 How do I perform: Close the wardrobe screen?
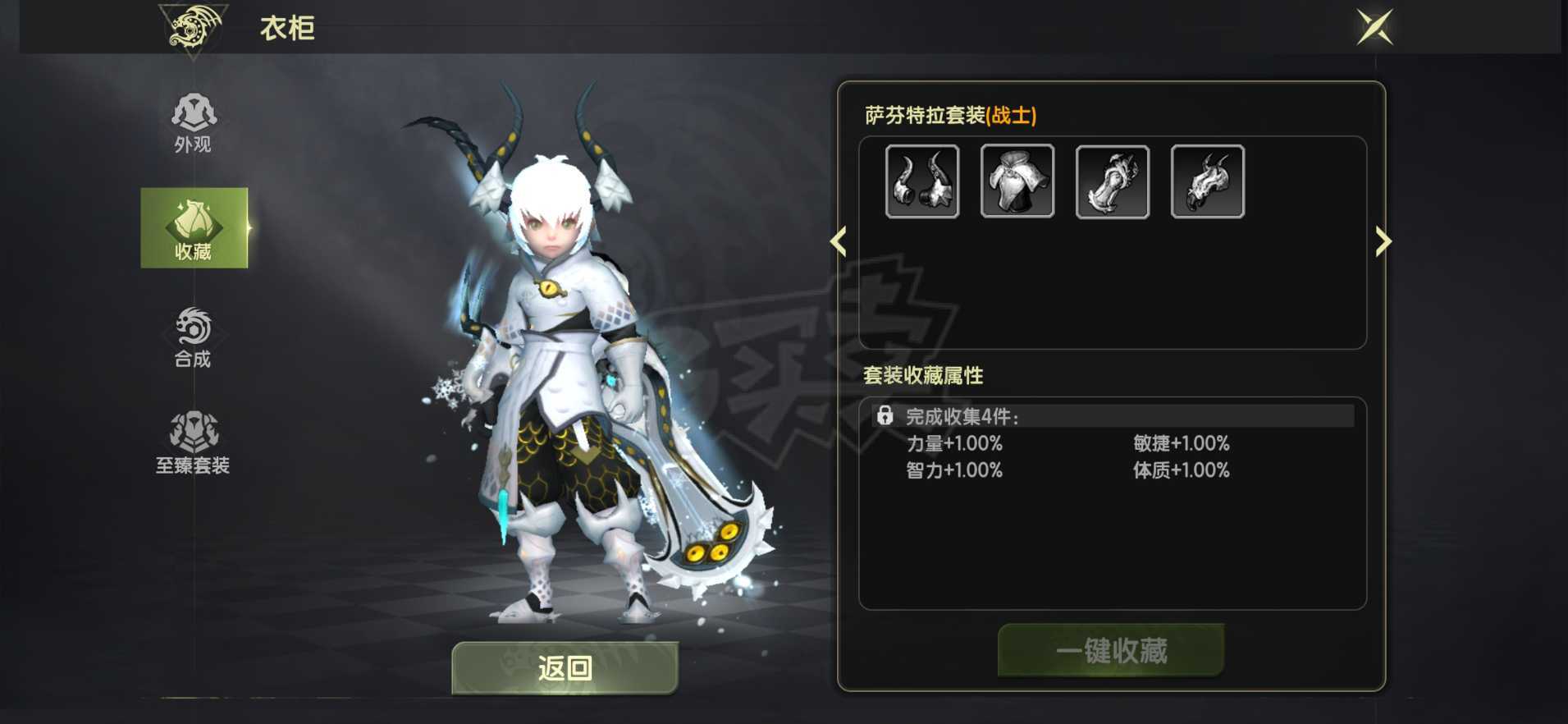(x=1374, y=27)
